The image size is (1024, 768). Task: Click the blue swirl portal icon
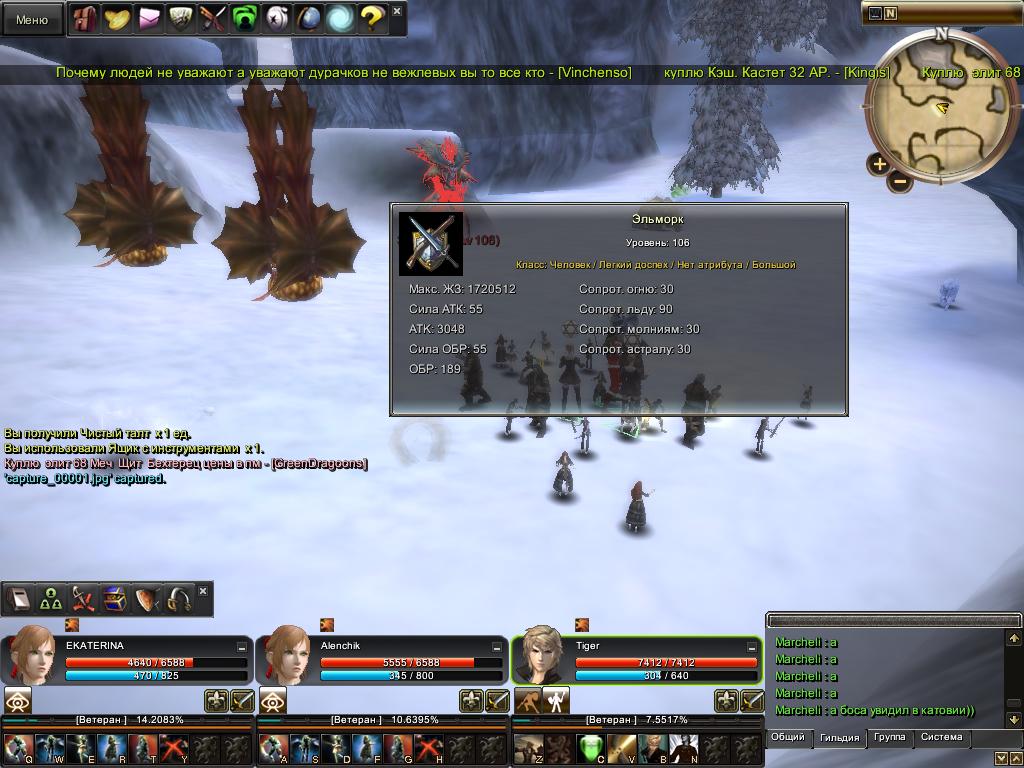pos(339,19)
